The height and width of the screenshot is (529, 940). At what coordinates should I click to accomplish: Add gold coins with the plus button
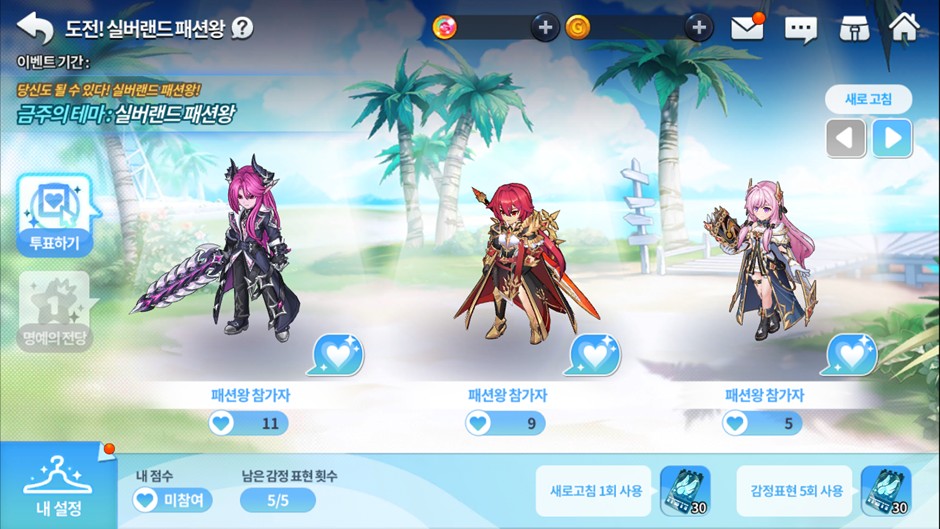coord(698,27)
